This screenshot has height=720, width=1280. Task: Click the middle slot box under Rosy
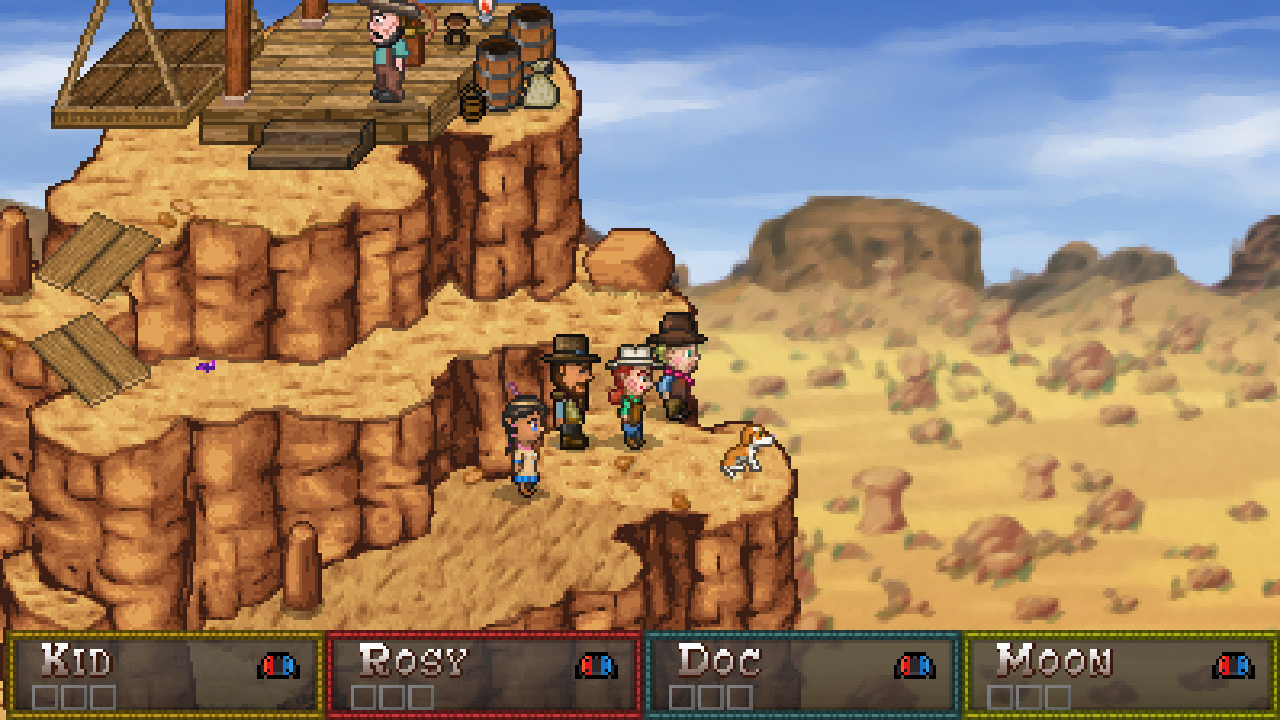pyautogui.click(x=390, y=696)
